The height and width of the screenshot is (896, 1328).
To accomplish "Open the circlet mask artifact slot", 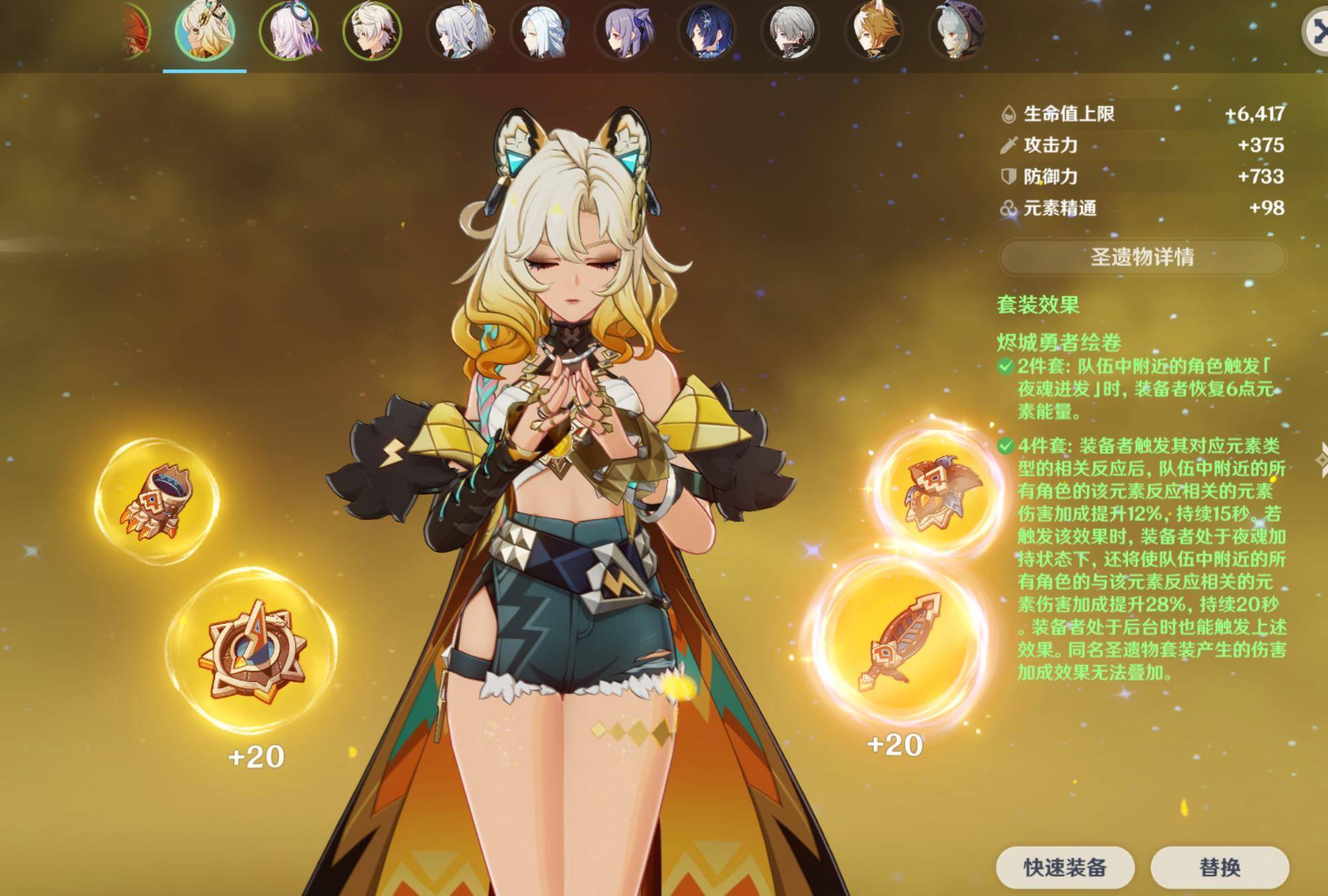I will pos(936,492).
